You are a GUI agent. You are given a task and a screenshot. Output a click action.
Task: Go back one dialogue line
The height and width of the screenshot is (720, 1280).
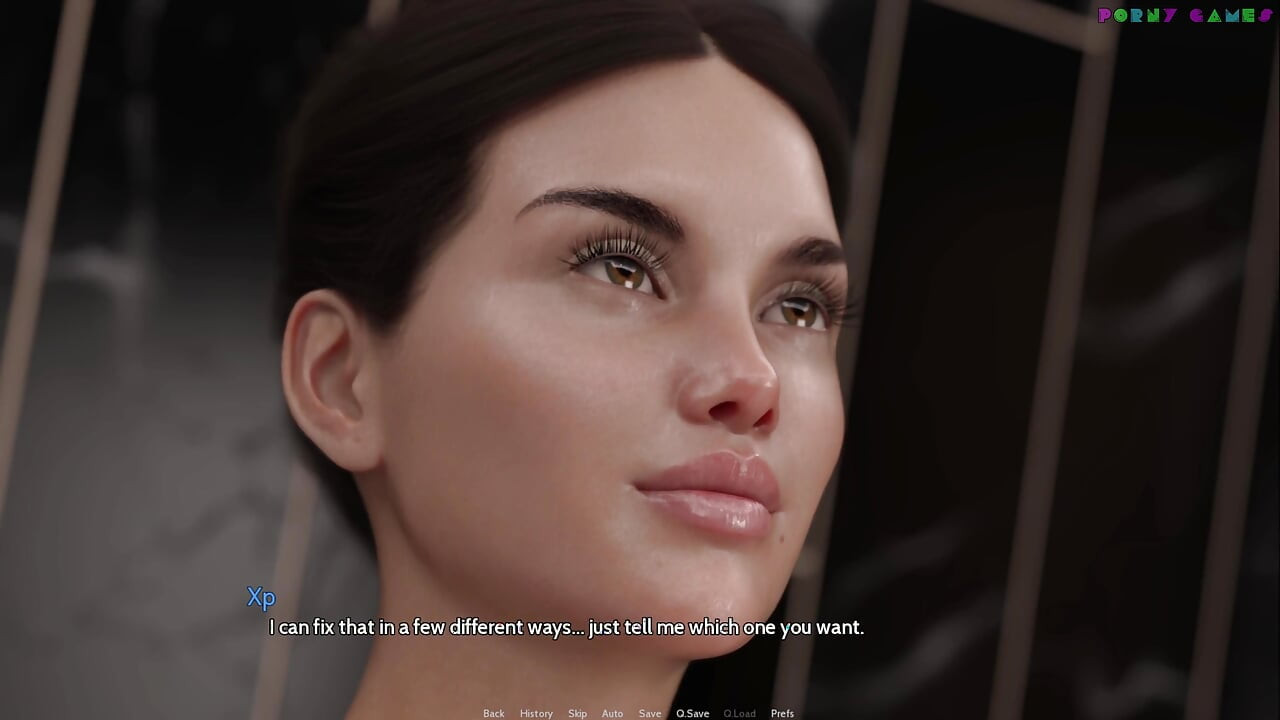494,713
